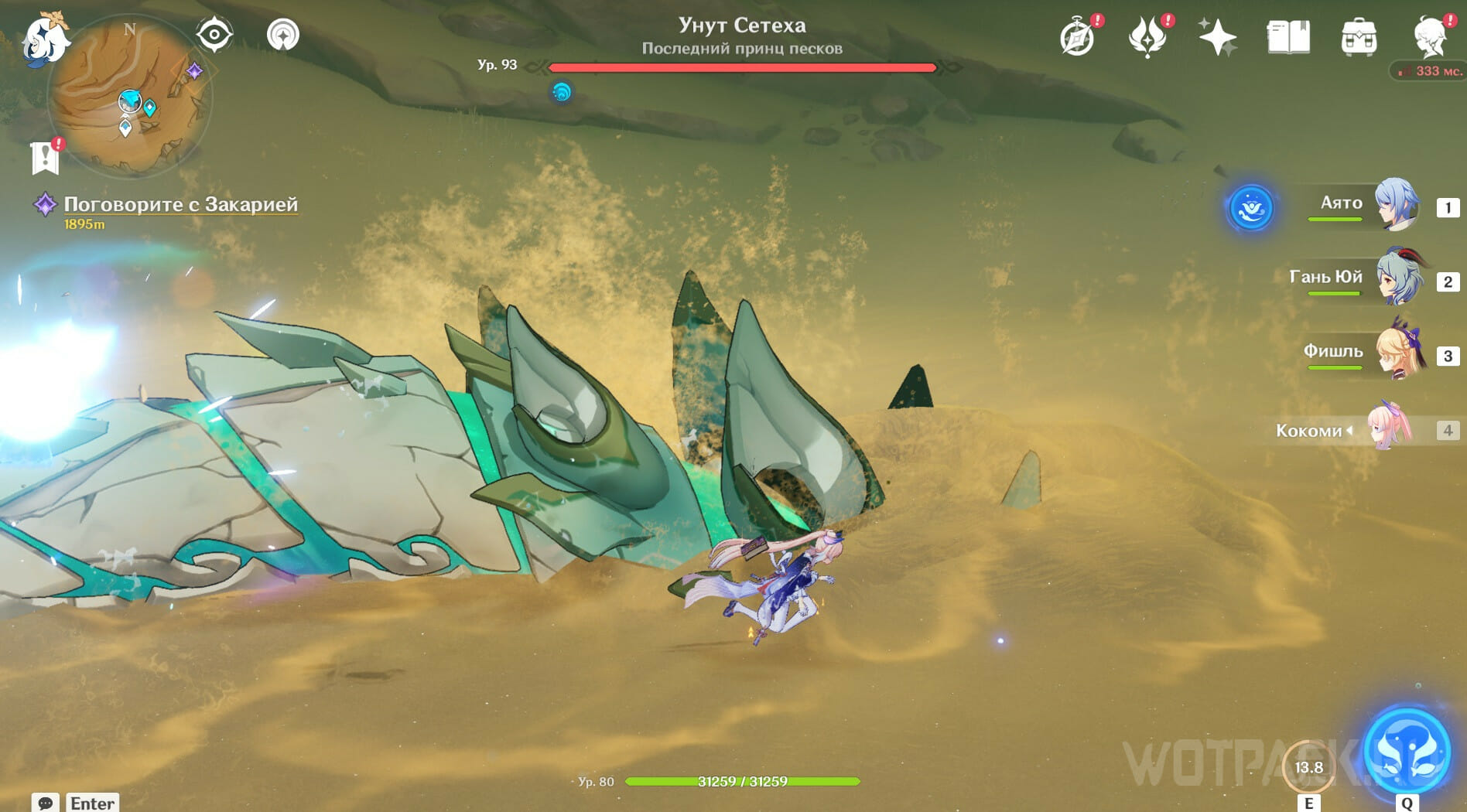Screen dimensions: 1467x812
Task: Activate Kokomi's elemental burst
Action: [1407, 750]
